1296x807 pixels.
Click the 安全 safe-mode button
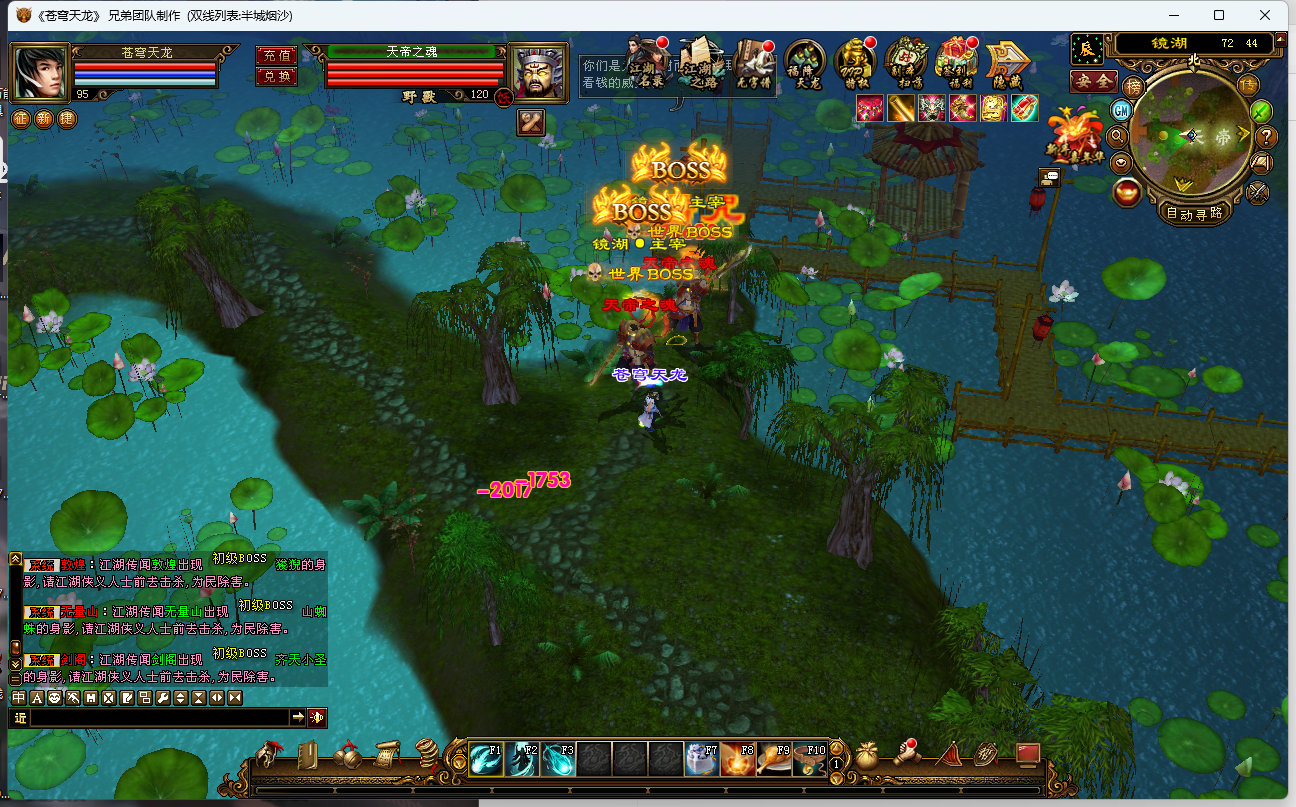click(x=1093, y=81)
